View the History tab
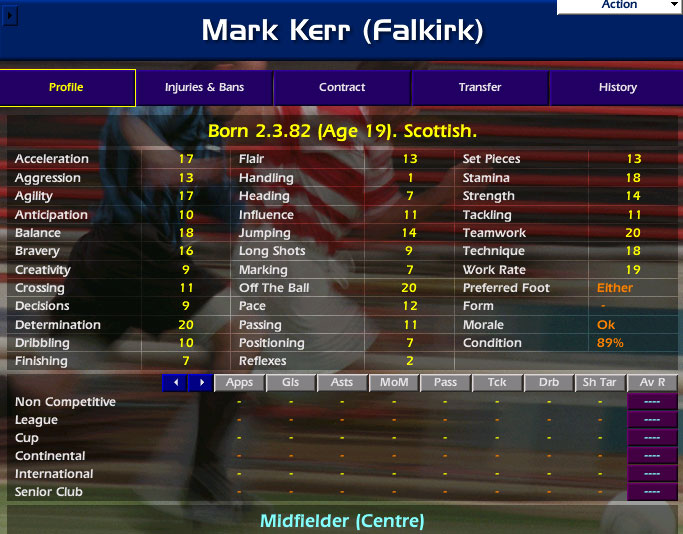The image size is (683, 534). tap(617, 88)
